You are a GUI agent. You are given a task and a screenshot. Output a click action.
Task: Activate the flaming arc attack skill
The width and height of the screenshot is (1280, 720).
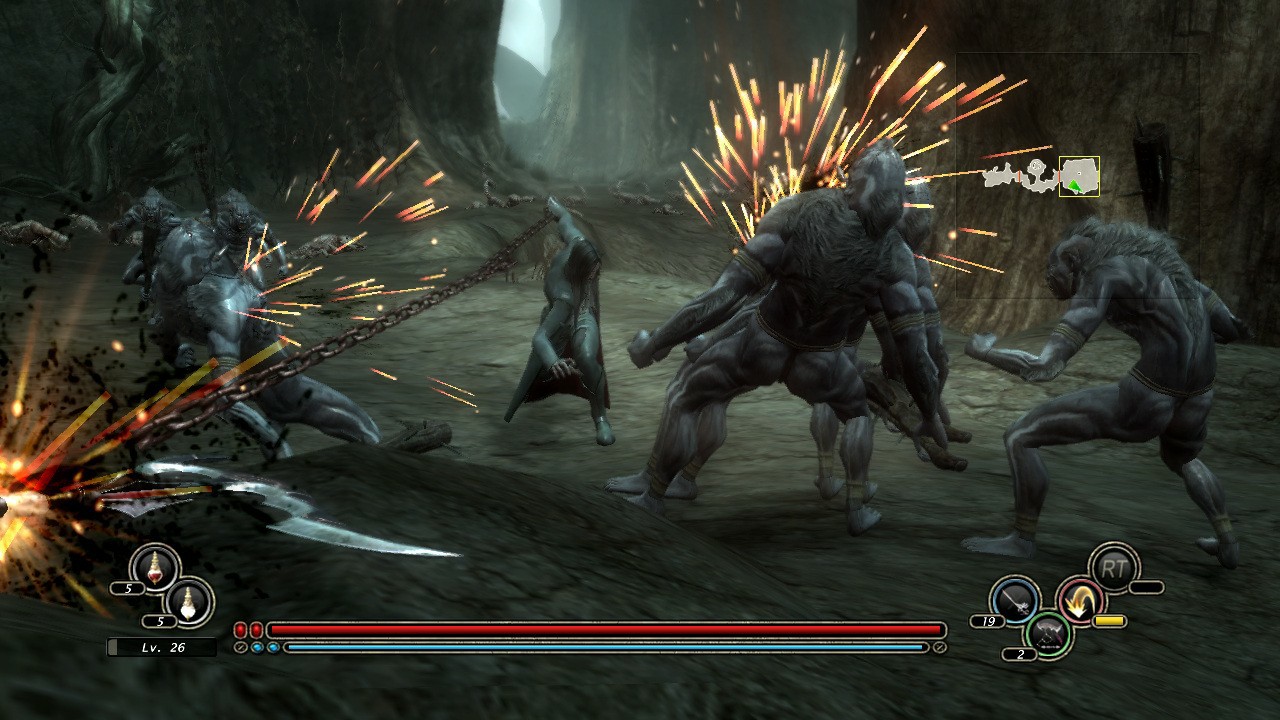pyautogui.click(x=1080, y=600)
